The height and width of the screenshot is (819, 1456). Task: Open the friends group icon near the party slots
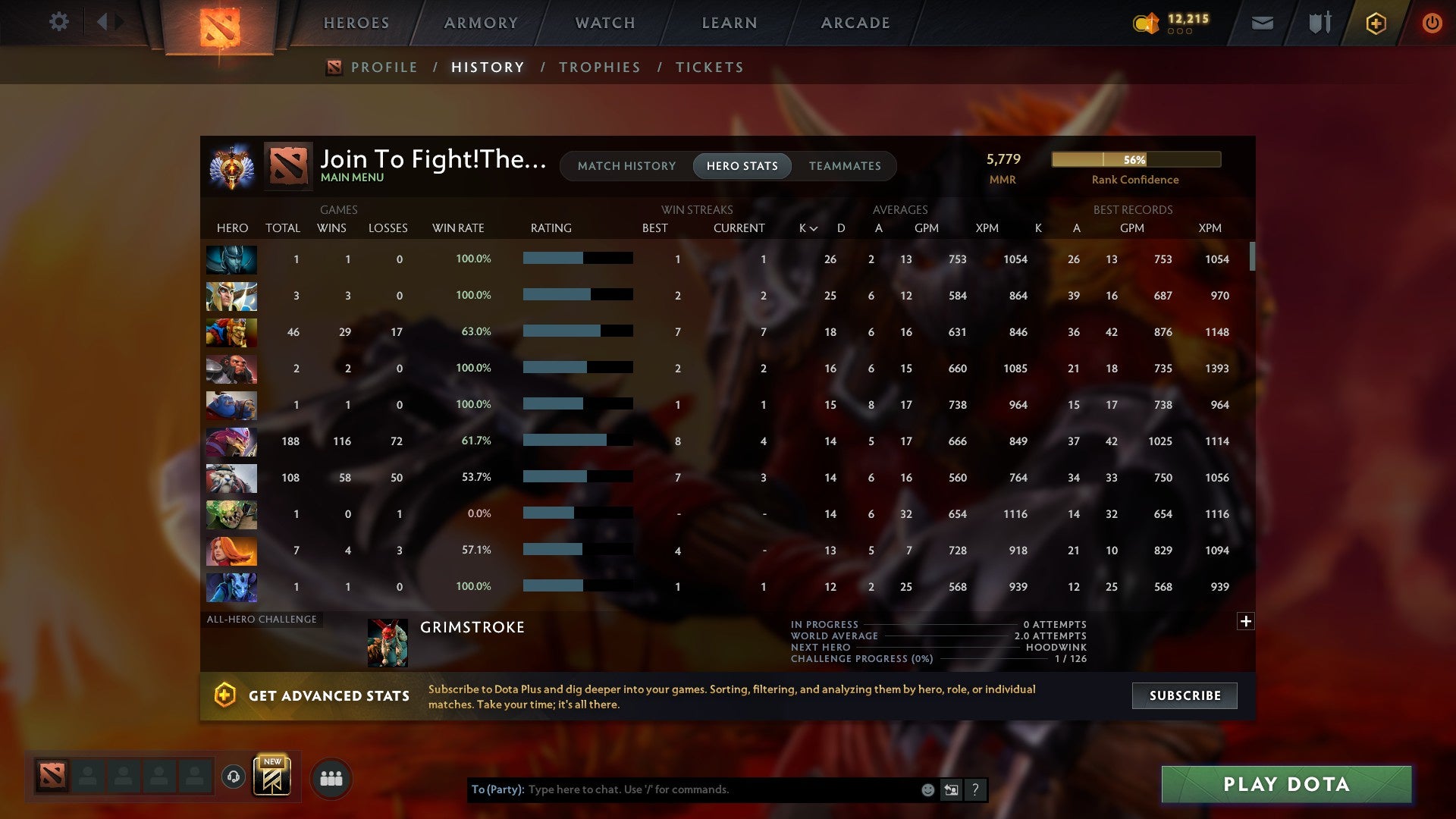tap(329, 777)
